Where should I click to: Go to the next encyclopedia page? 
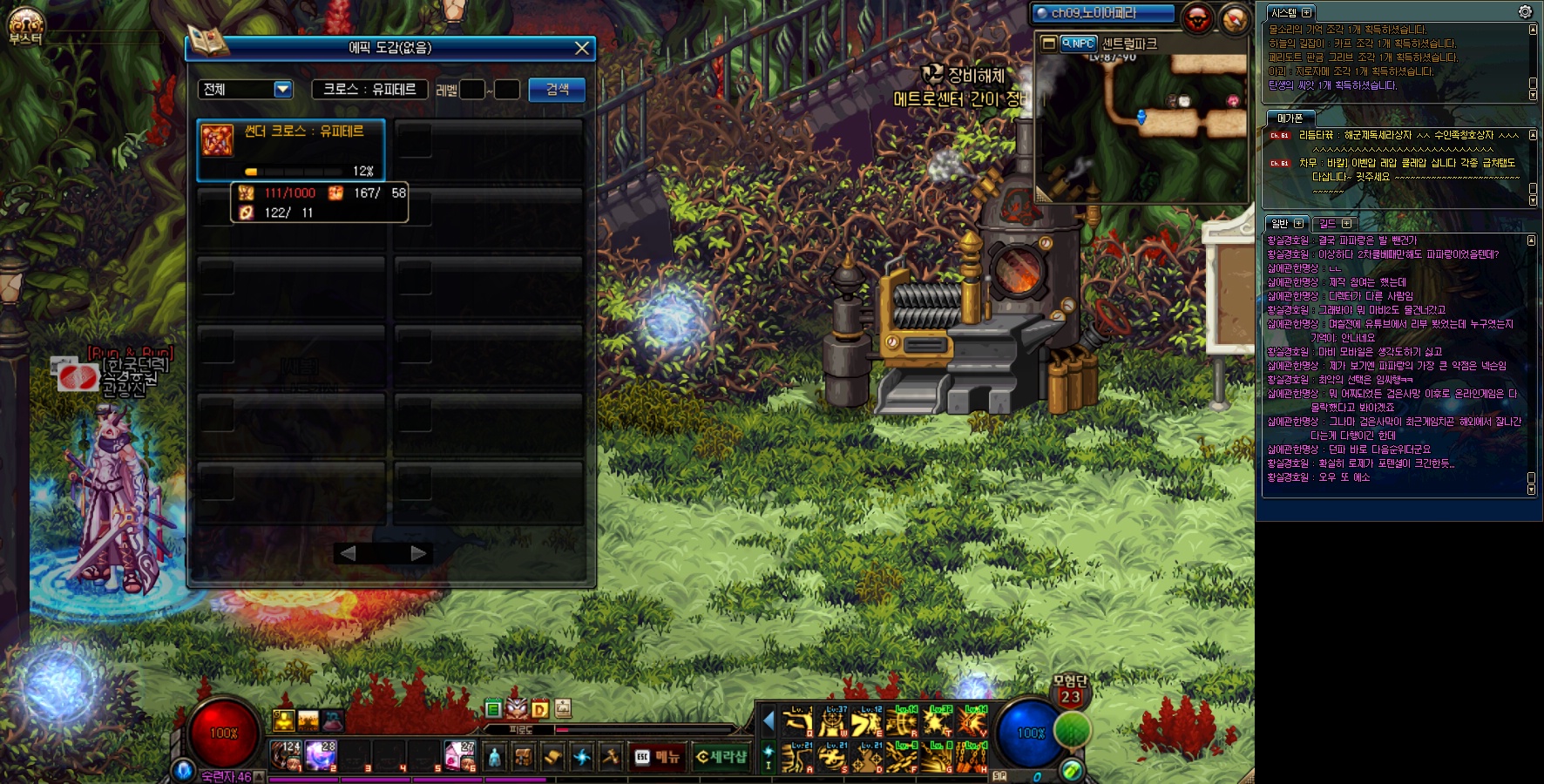pyautogui.click(x=418, y=553)
